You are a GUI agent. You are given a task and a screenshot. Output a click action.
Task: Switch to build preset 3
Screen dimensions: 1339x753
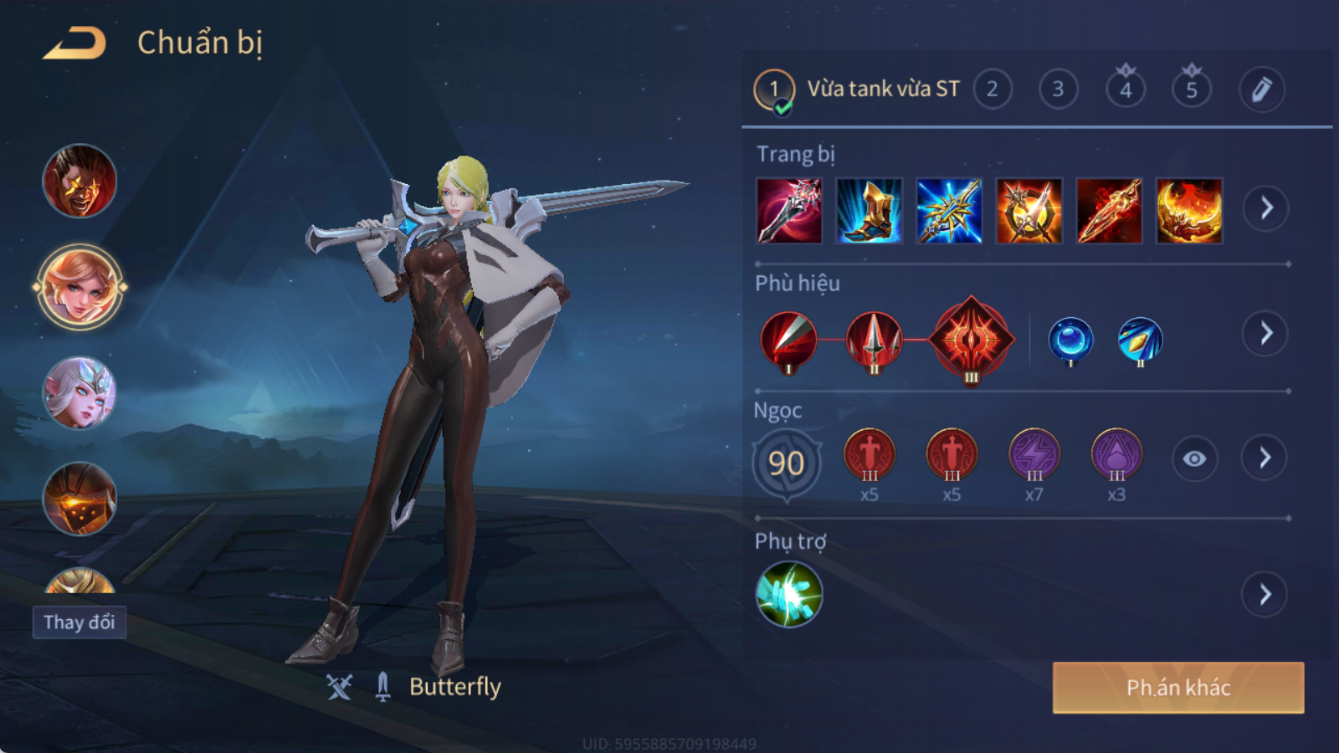coord(1058,90)
